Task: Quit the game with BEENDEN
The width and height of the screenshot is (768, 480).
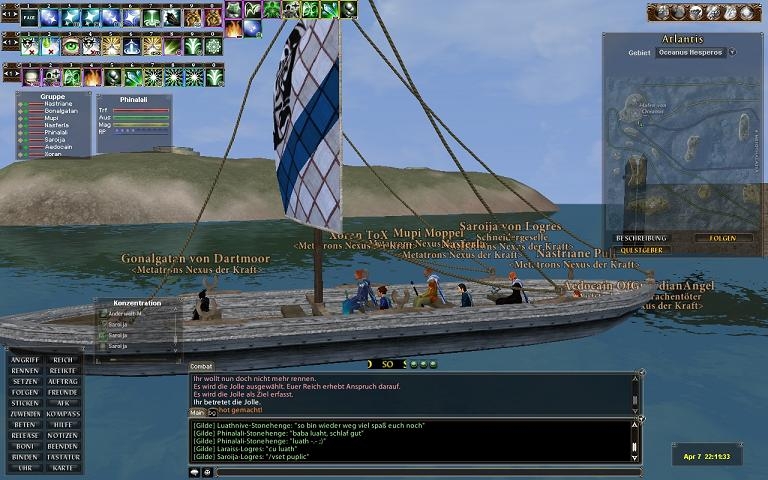Action: (x=62, y=447)
